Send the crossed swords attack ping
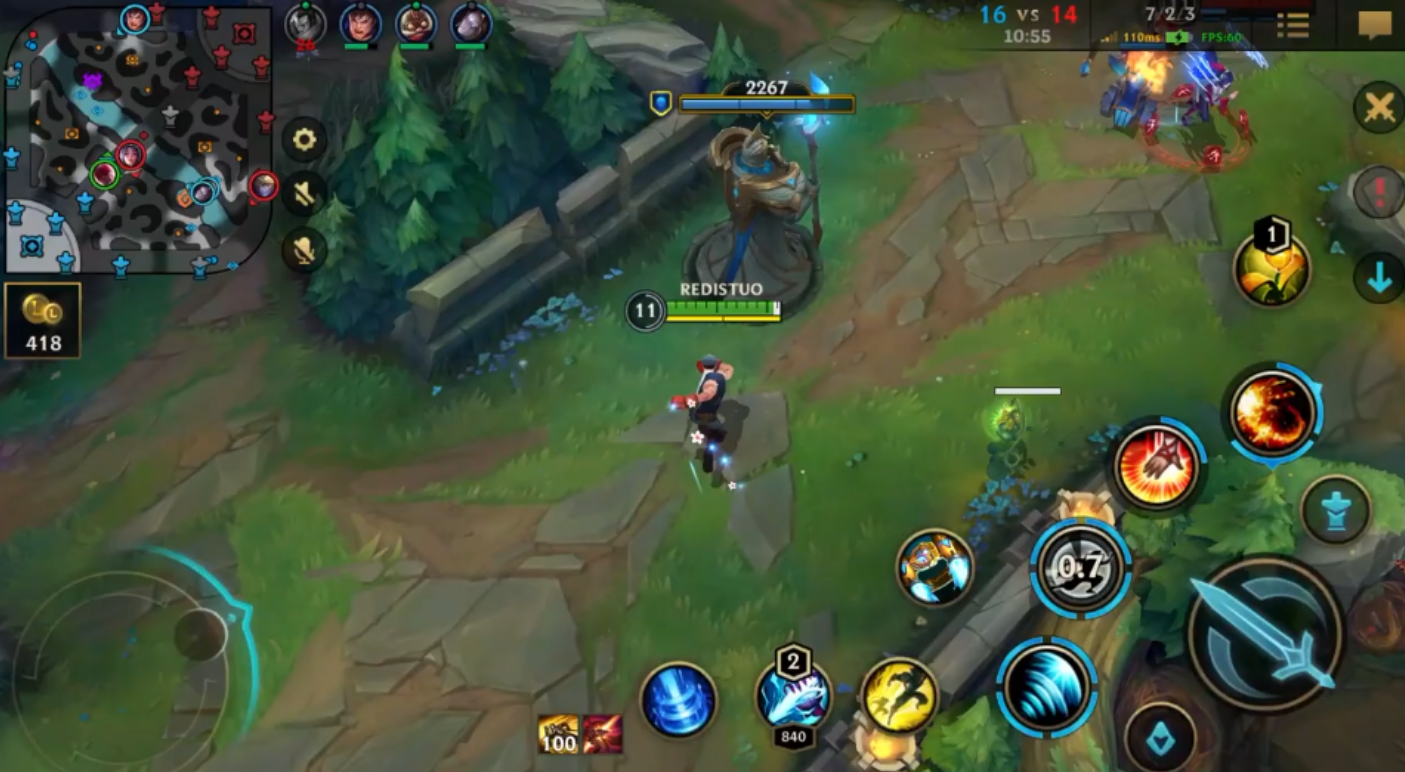 [1379, 107]
